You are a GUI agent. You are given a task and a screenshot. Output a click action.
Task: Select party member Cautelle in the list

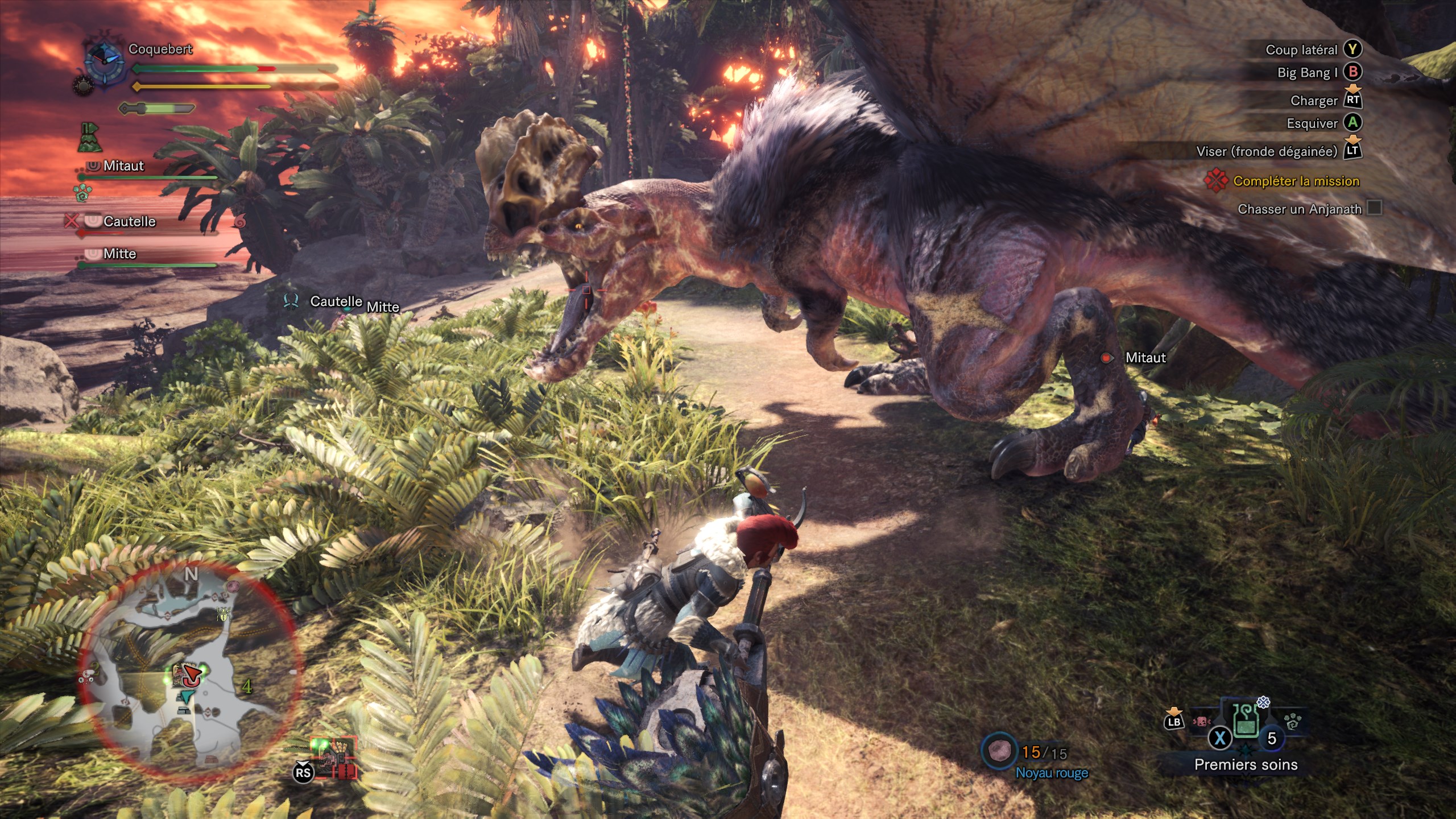(129, 221)
